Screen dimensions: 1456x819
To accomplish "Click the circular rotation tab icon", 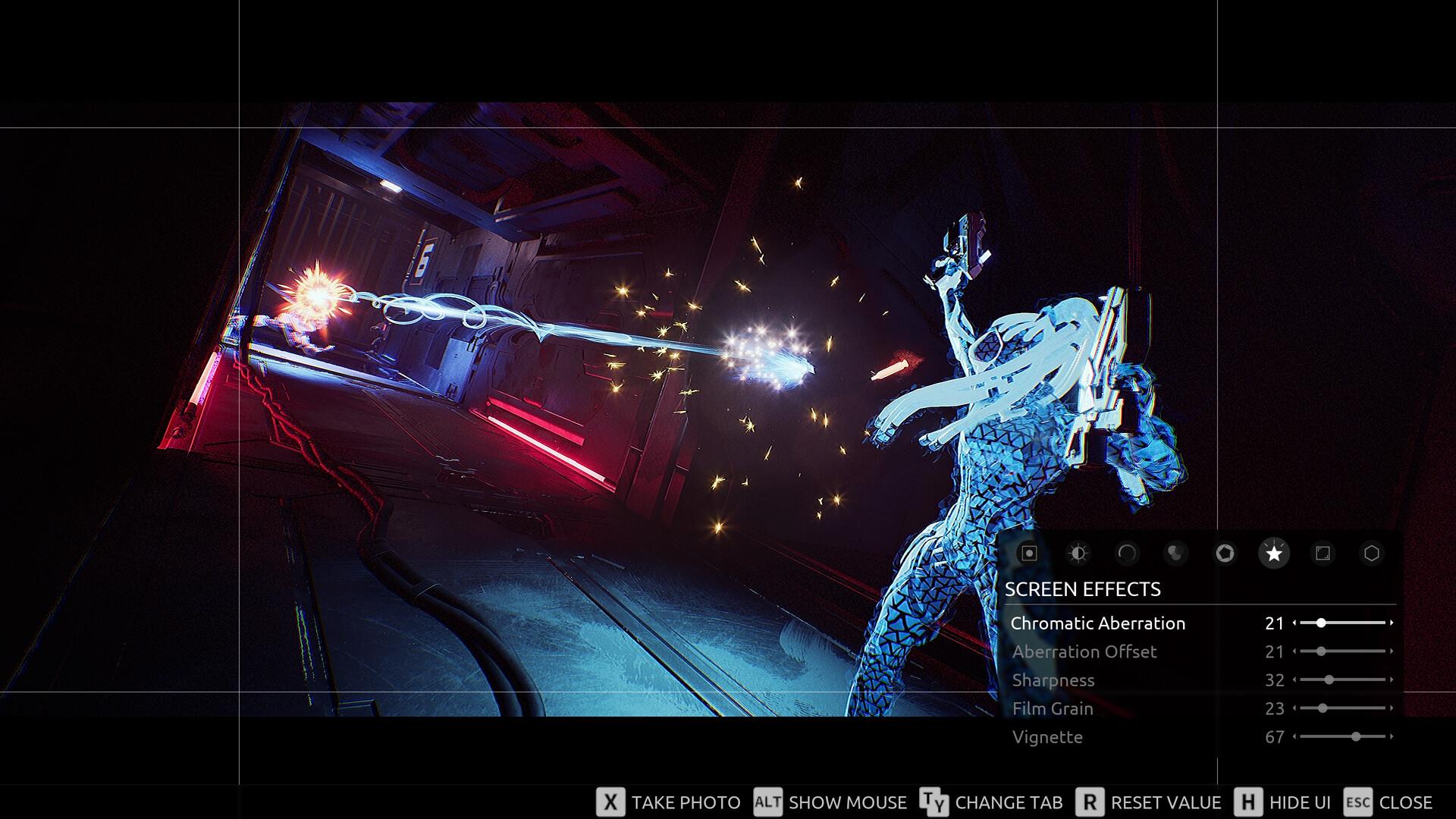I will [1127, 554].
